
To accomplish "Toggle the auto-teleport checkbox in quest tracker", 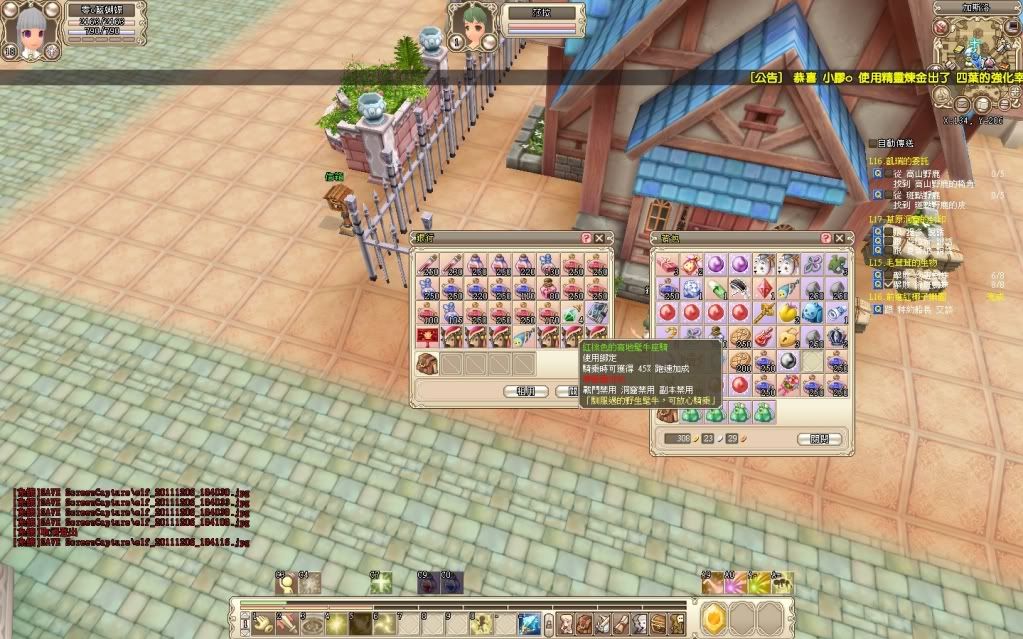I will [x=872, y=144].
